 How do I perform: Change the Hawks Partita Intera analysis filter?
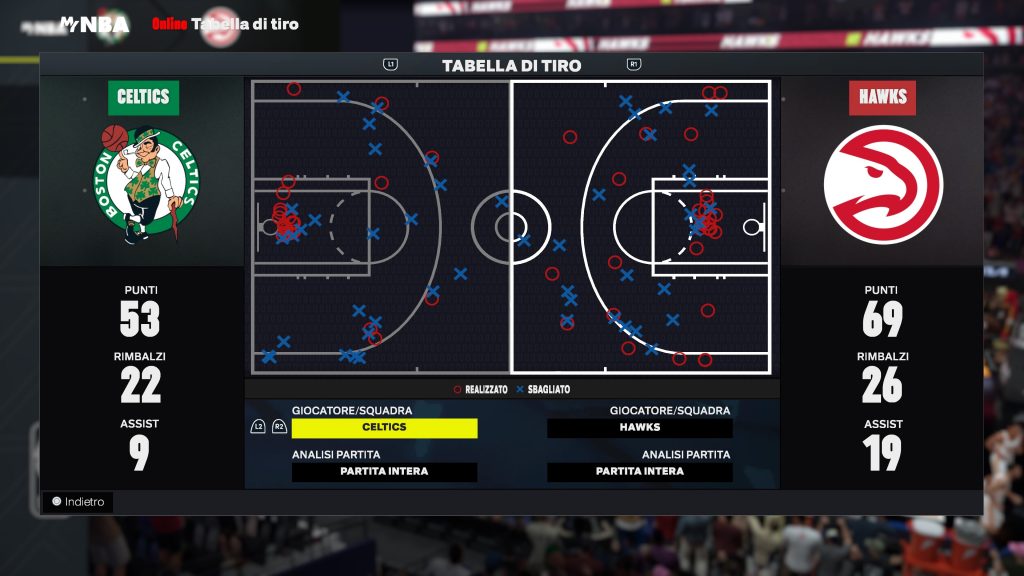[640, 472]
